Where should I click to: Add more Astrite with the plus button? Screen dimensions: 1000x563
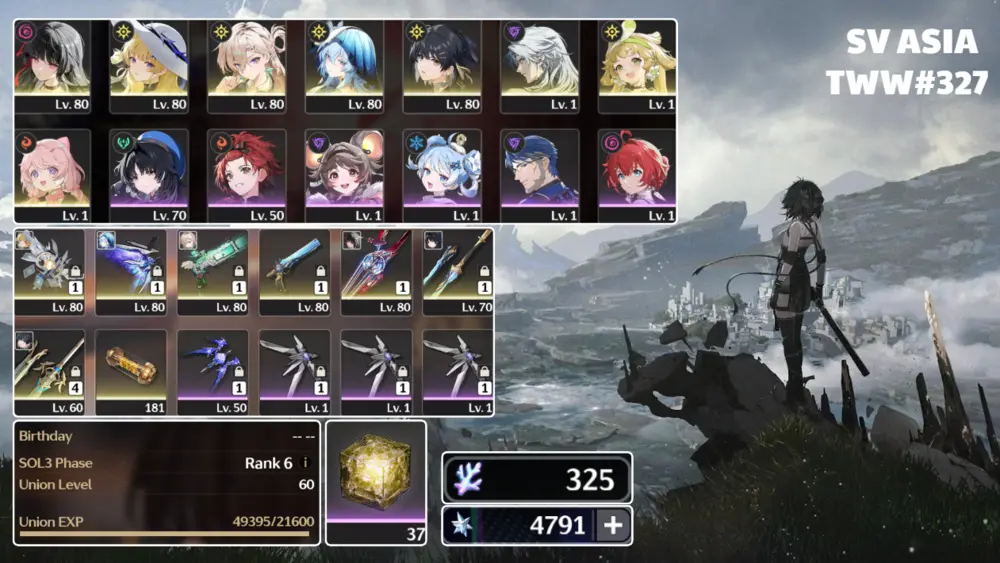point(611,526)
